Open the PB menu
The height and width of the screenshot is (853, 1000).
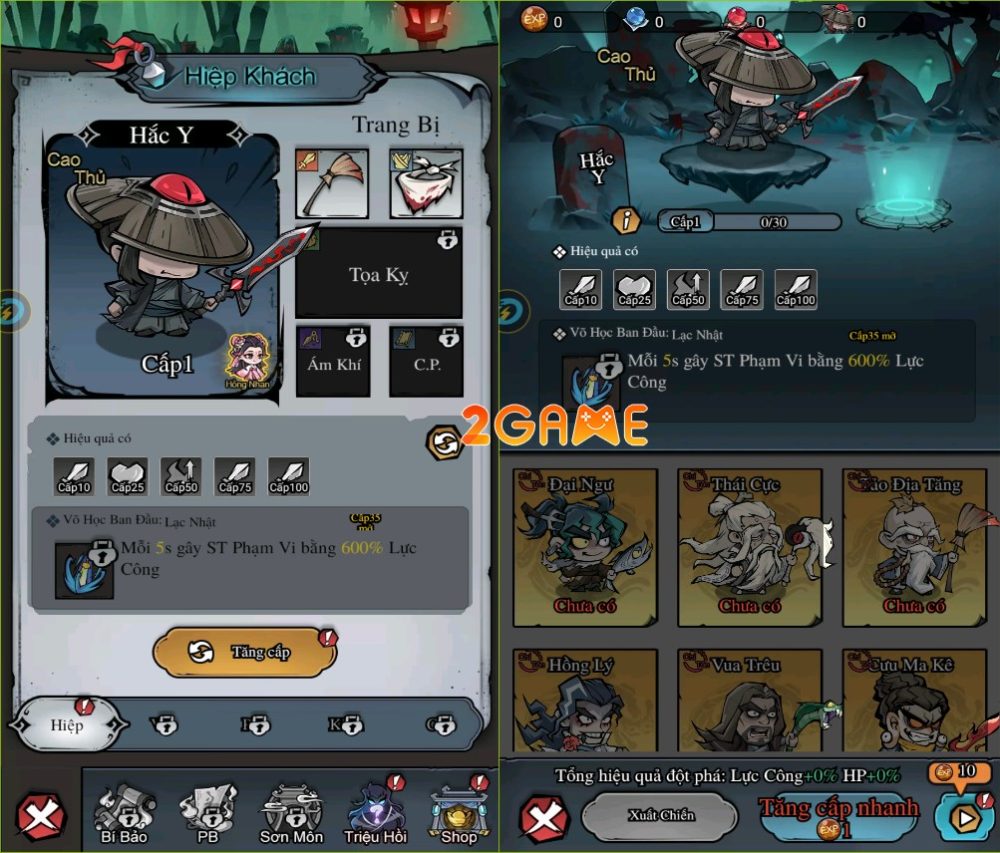pos(208,812)
